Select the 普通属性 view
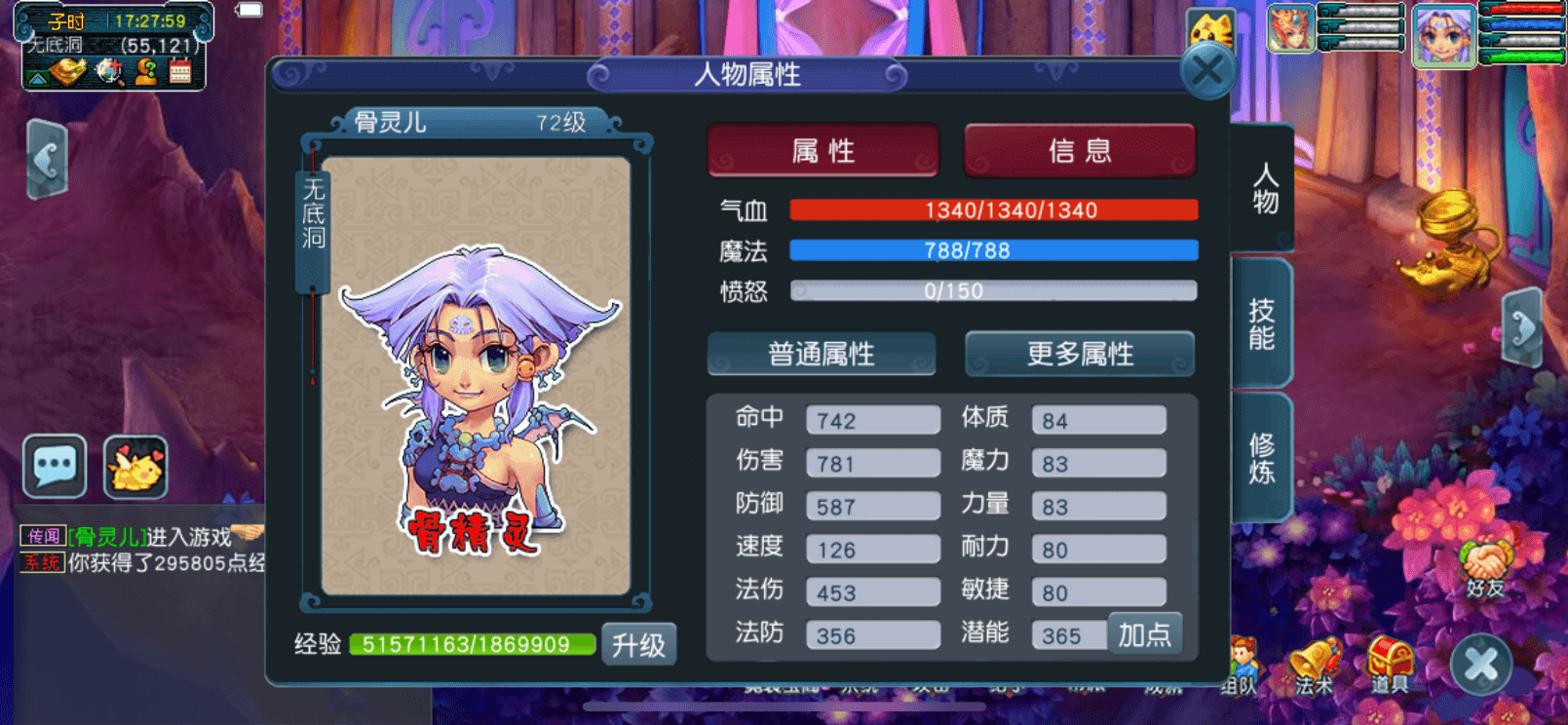Image resolution: width=1568 pixels, height=725 pixels. [x=822, y=354]
